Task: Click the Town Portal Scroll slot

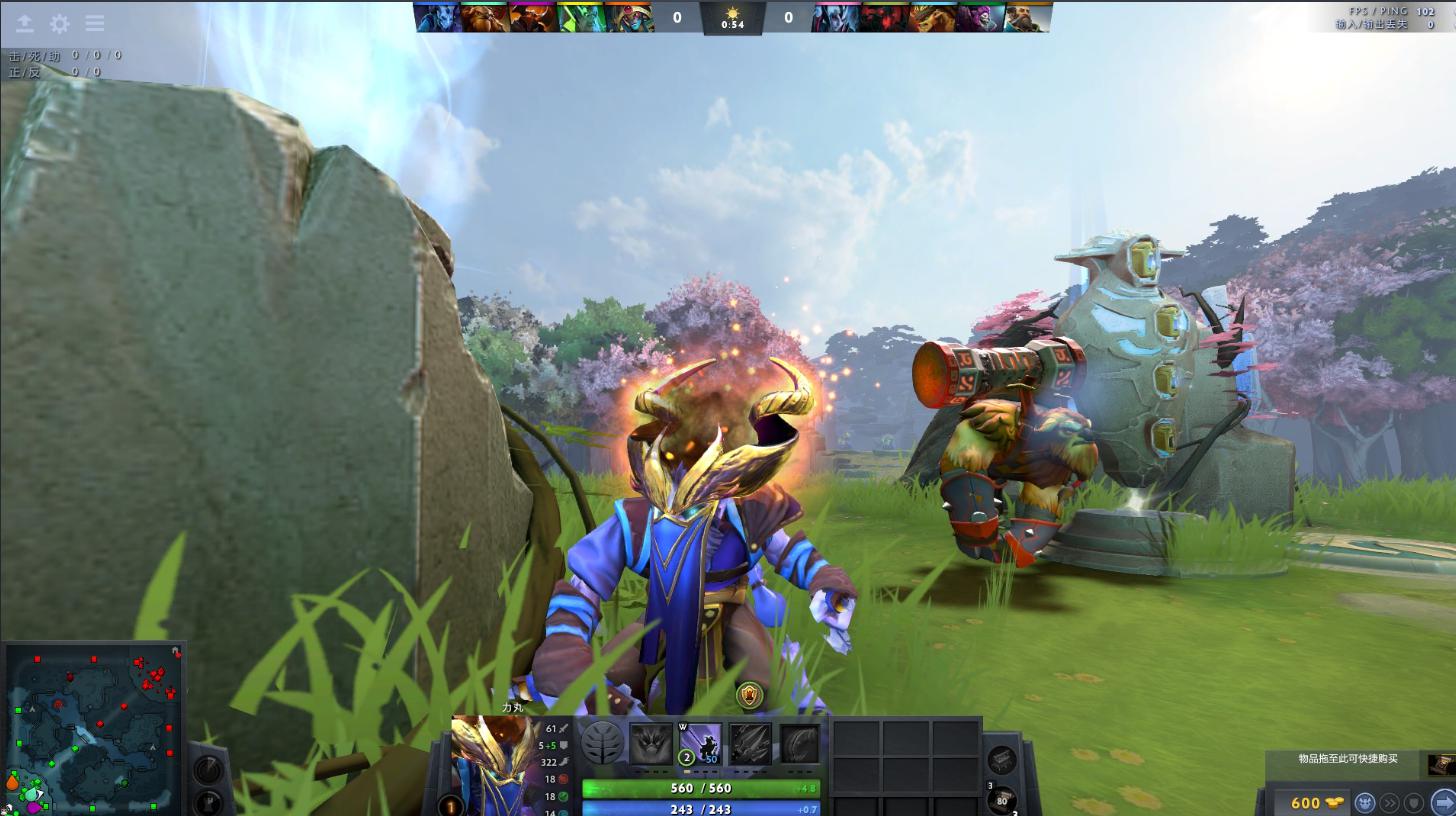Action: pyautogui.click(x=1002, y=798)
